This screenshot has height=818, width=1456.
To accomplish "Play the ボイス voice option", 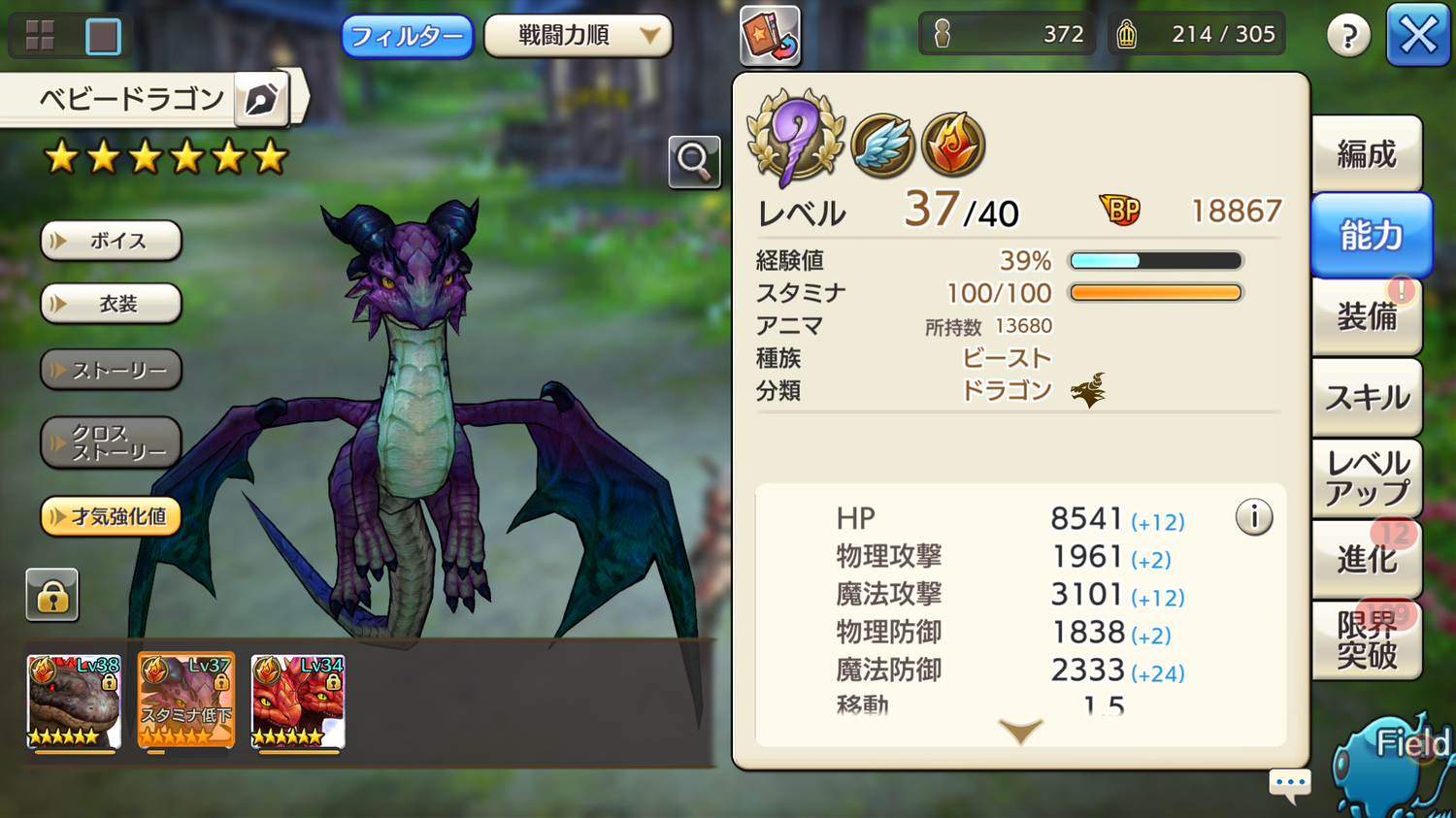I will (x=111, y=241).
